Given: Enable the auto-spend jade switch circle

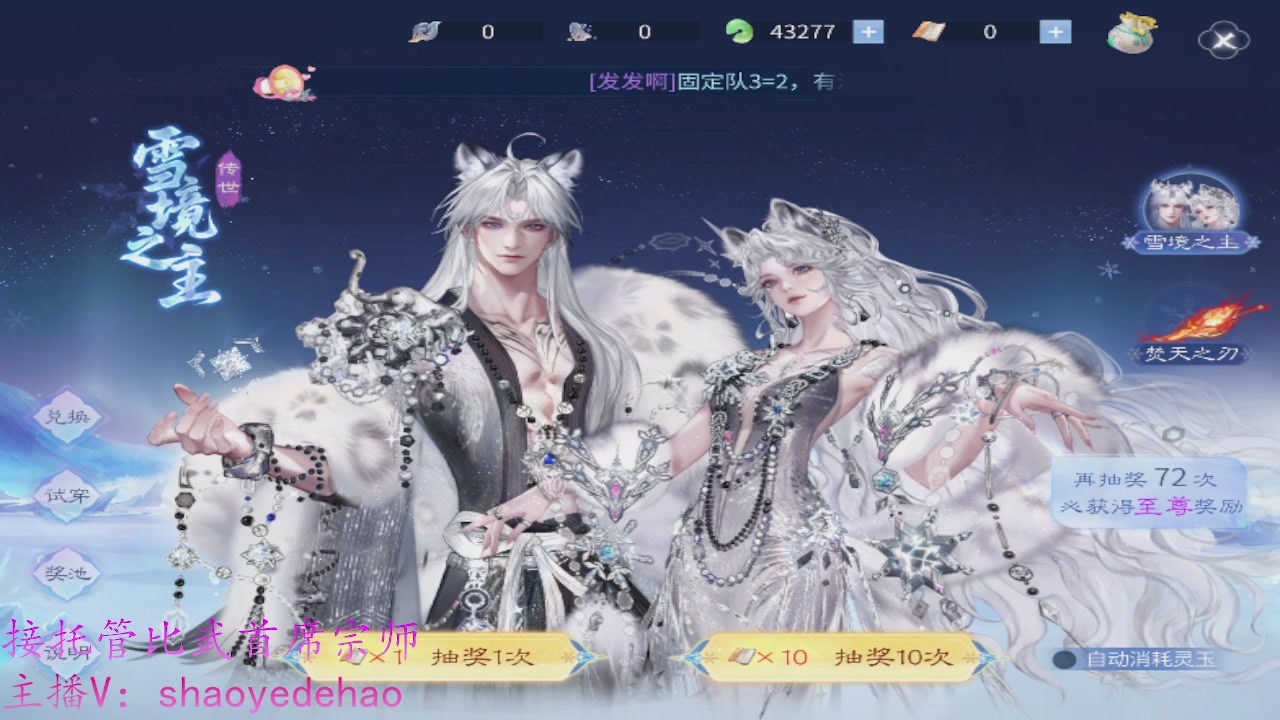Looking at the screenshot, I should click(1064, 658).
